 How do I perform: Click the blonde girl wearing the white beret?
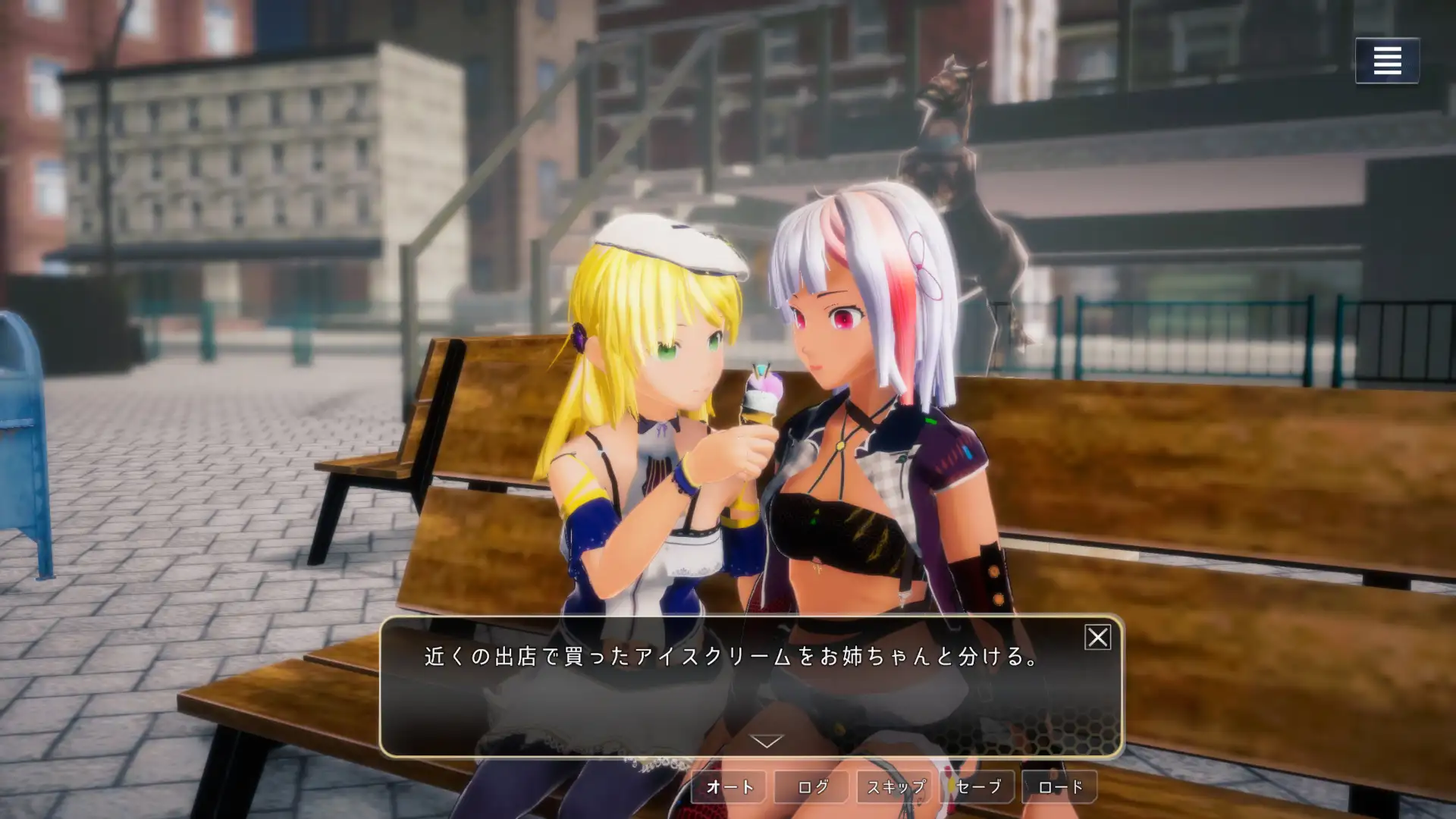660,356
